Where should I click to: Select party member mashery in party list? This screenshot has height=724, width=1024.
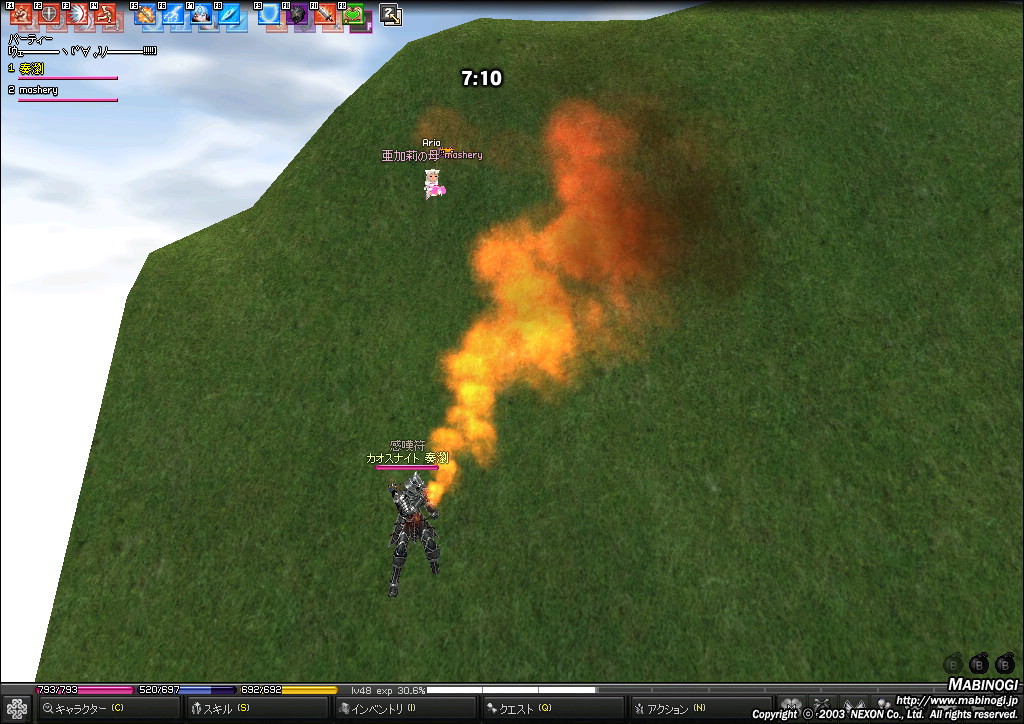[x=39, y=90]
